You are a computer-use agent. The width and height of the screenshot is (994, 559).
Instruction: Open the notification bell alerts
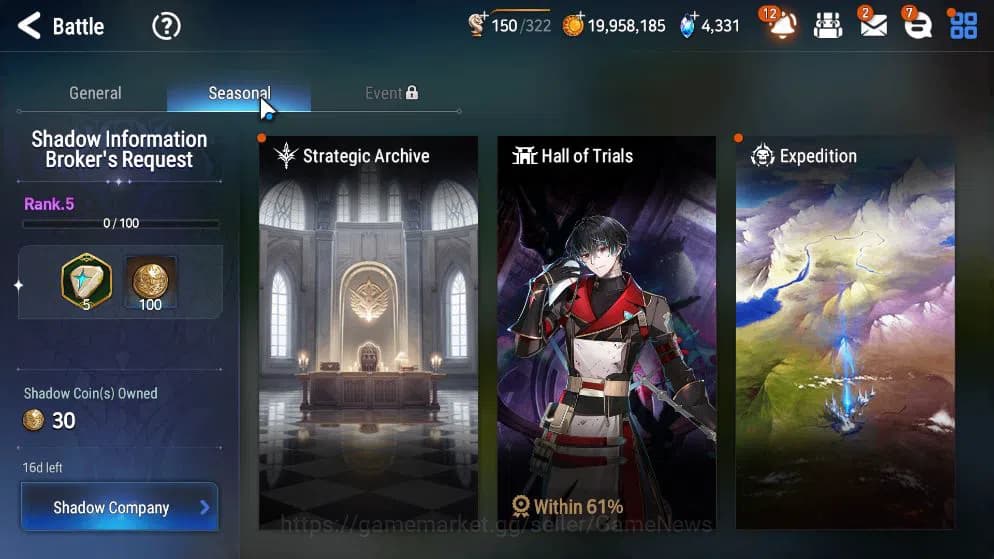(782, 26)
